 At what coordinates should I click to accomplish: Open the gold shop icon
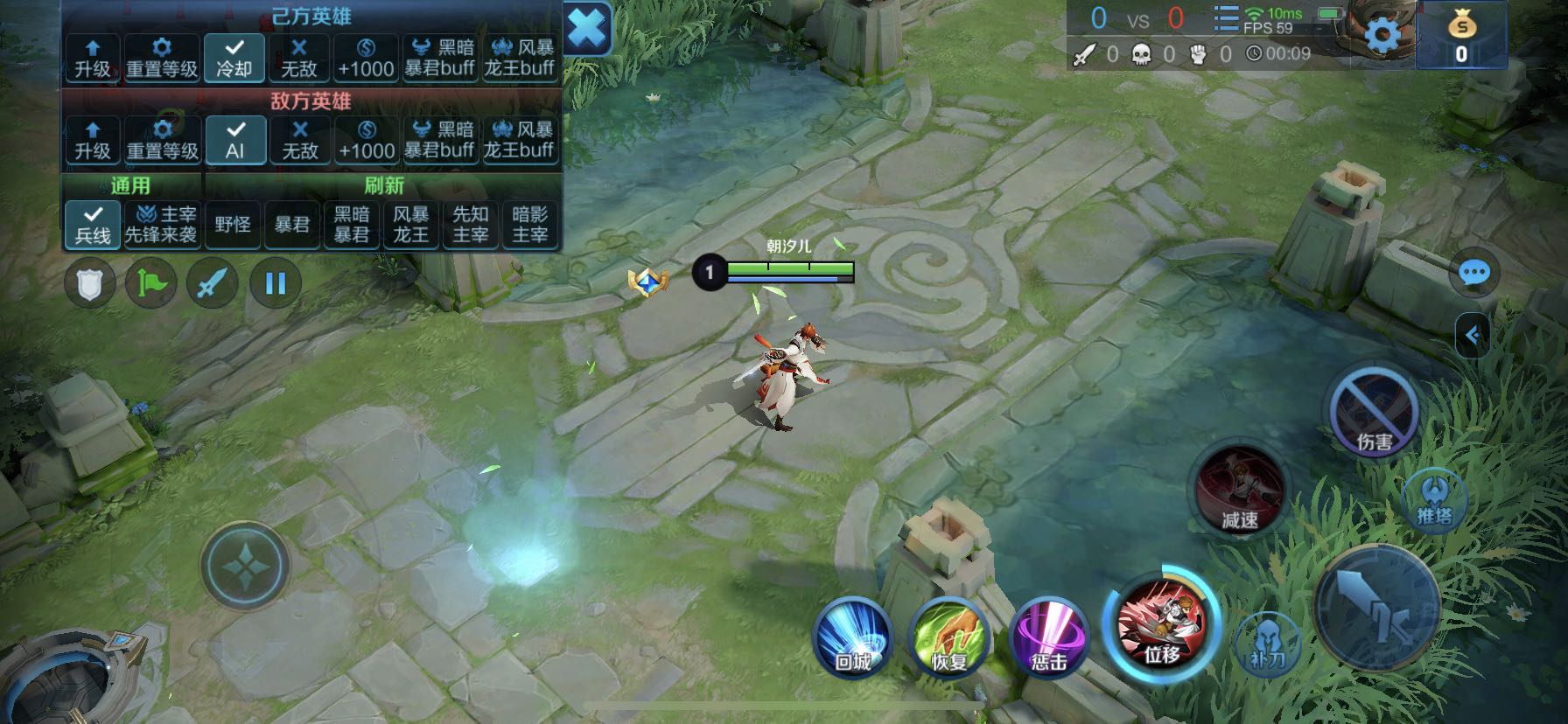(x=1461, y=36)
